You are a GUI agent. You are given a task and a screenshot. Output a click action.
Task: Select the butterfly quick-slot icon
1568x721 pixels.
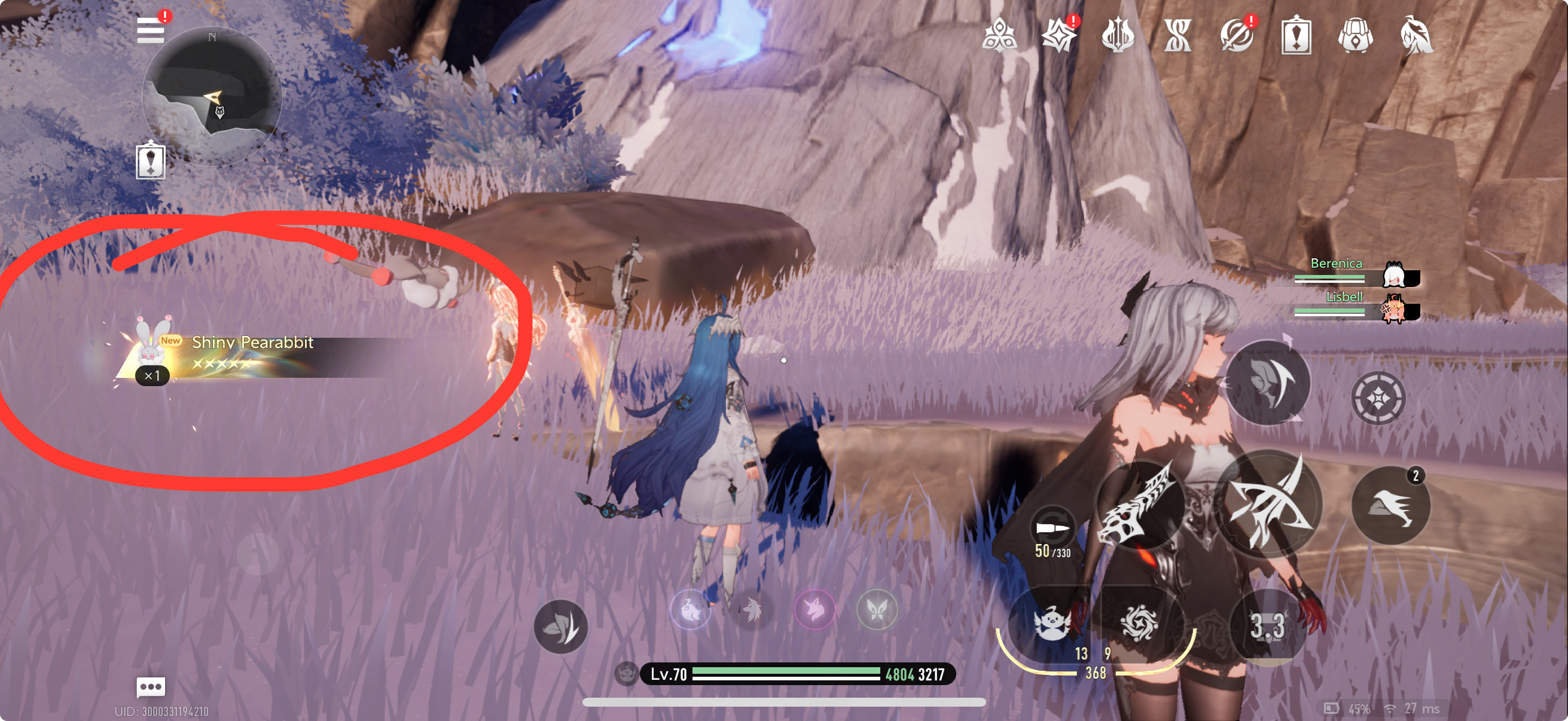tap(877, 609)
